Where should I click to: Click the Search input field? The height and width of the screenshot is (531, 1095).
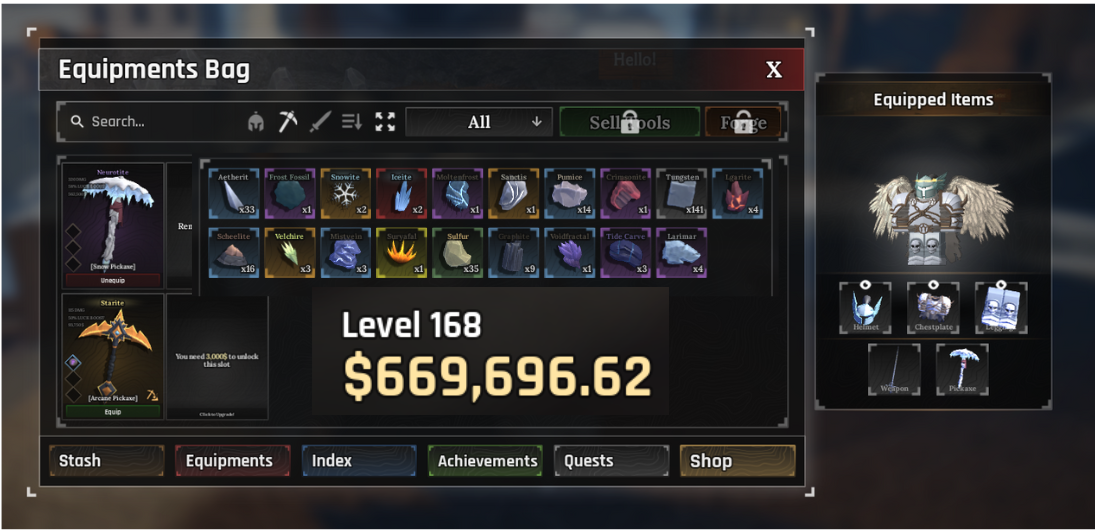pyautogui.click(x=150, y=122)
